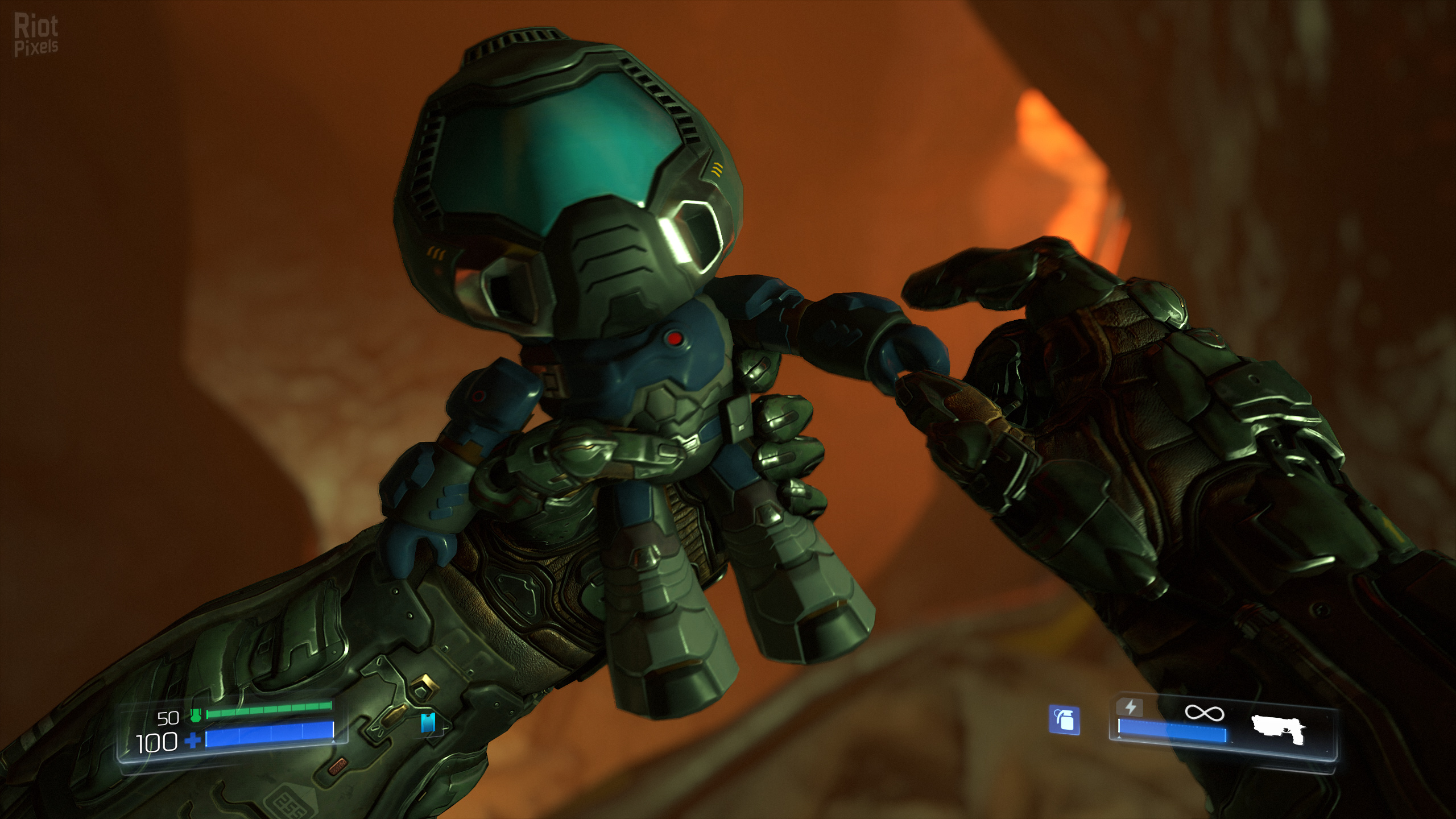Click the Riot Pixels watermark logo
This screenshot has width=1456, height=819.
point(36,36)
